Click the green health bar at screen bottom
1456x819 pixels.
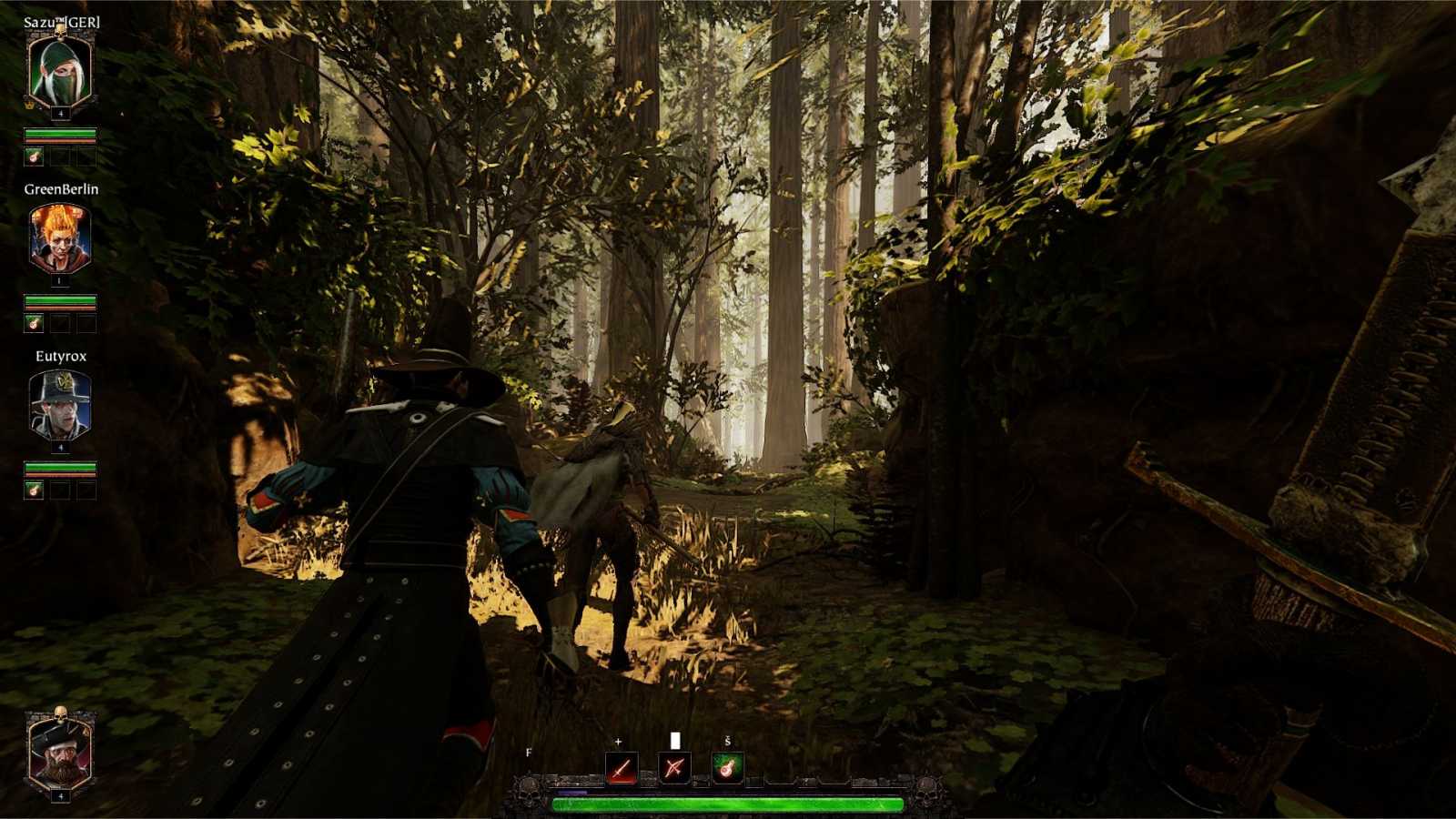click(x=728, y=804)
